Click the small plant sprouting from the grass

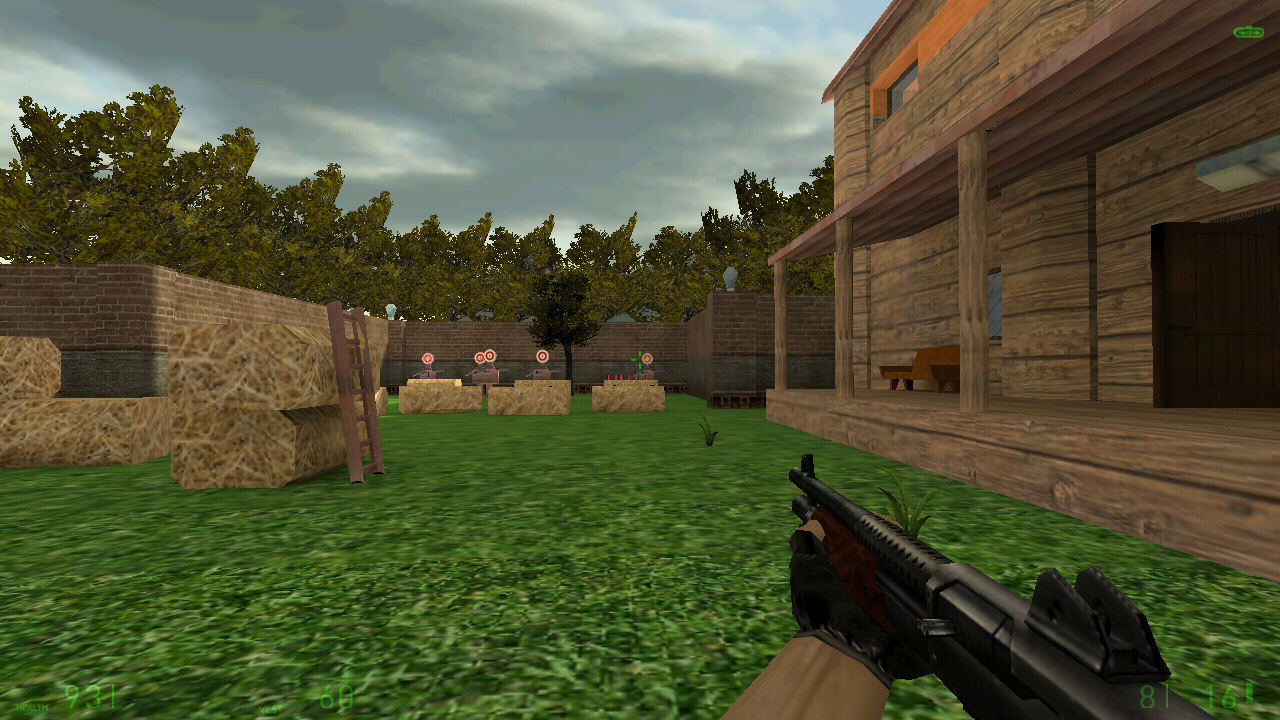[706, 434]
